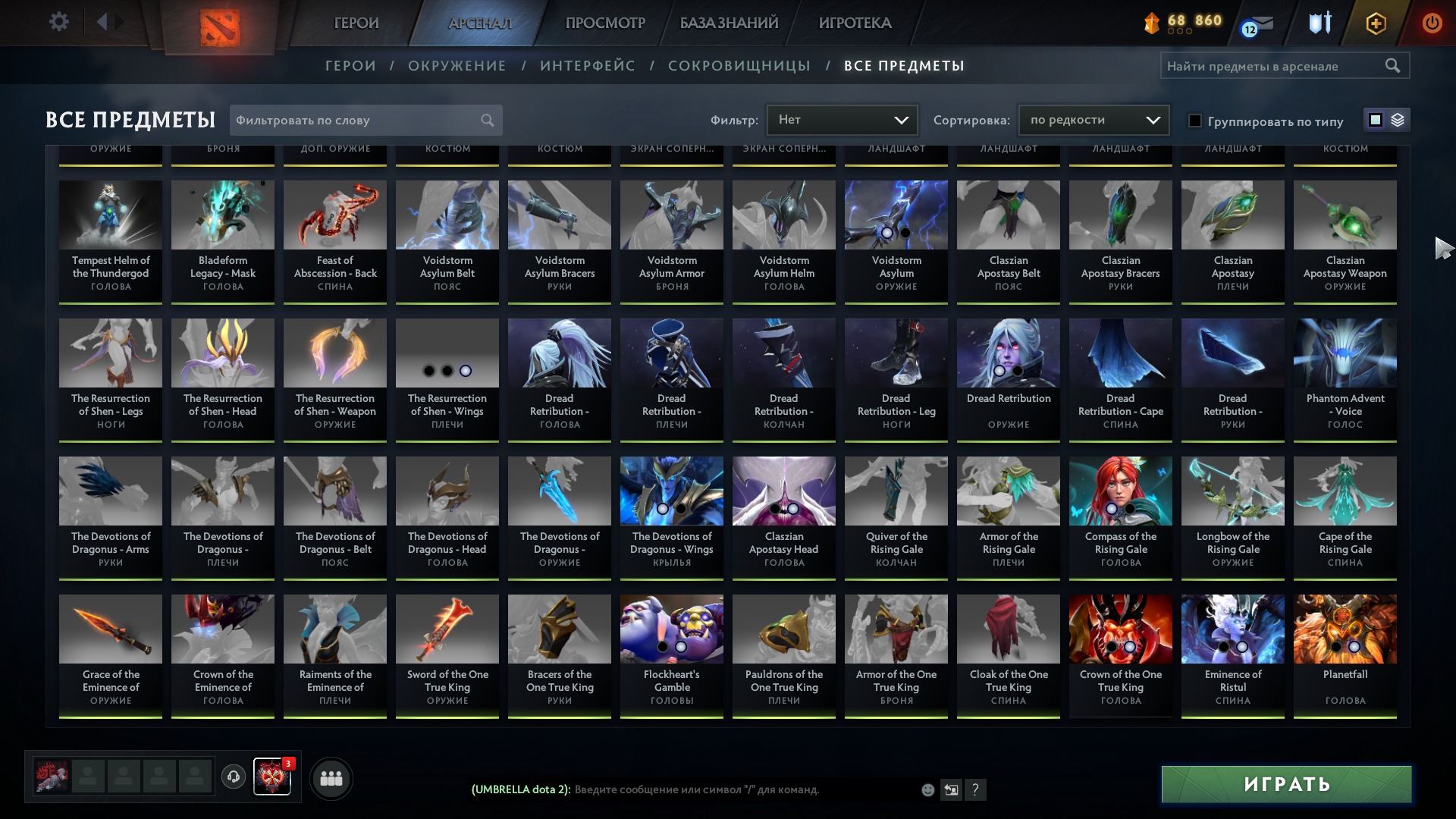Switch to stacked list view toggle

tap(1396, 120)
